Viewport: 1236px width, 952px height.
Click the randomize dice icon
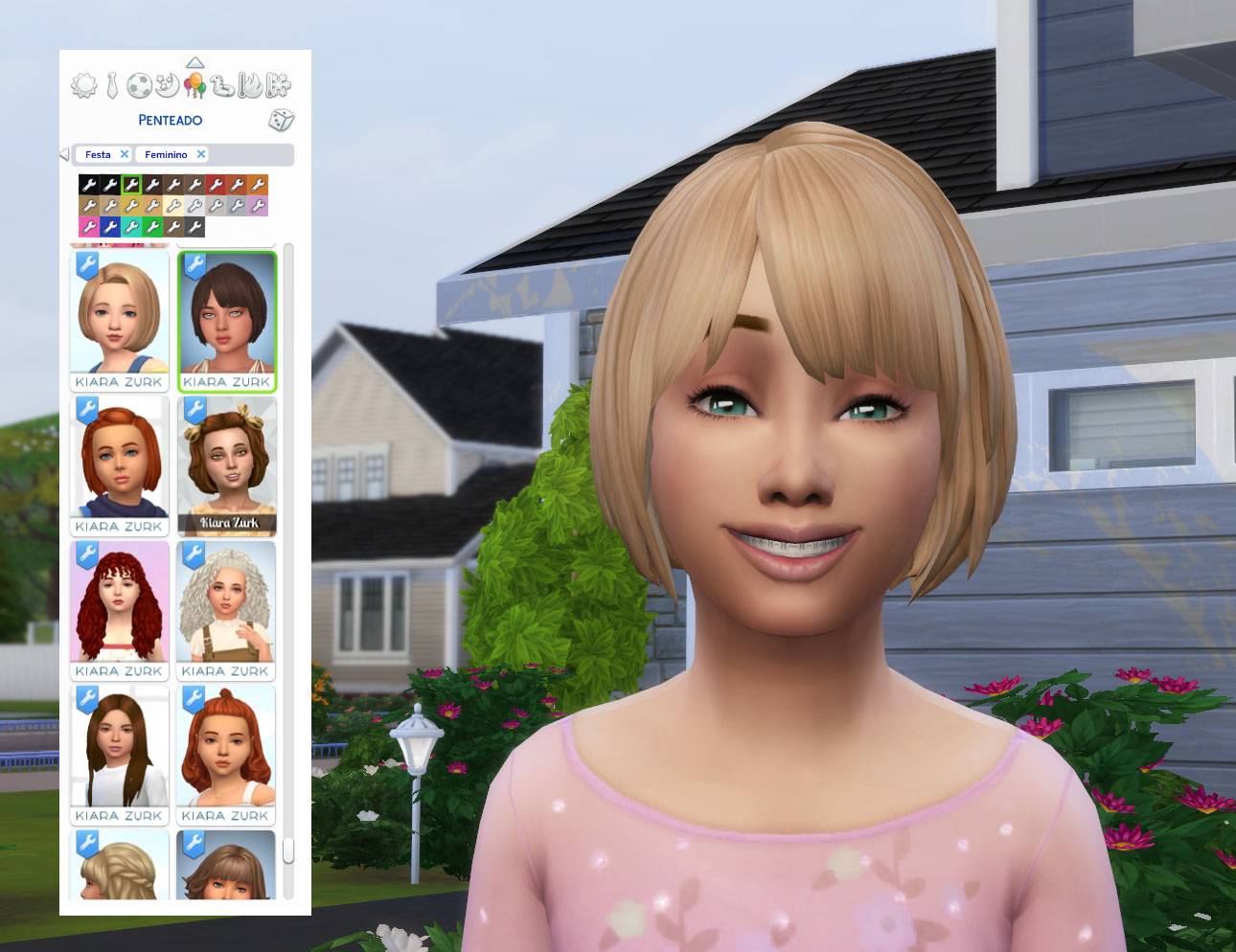pyautogui.click(x=282, y=120)
